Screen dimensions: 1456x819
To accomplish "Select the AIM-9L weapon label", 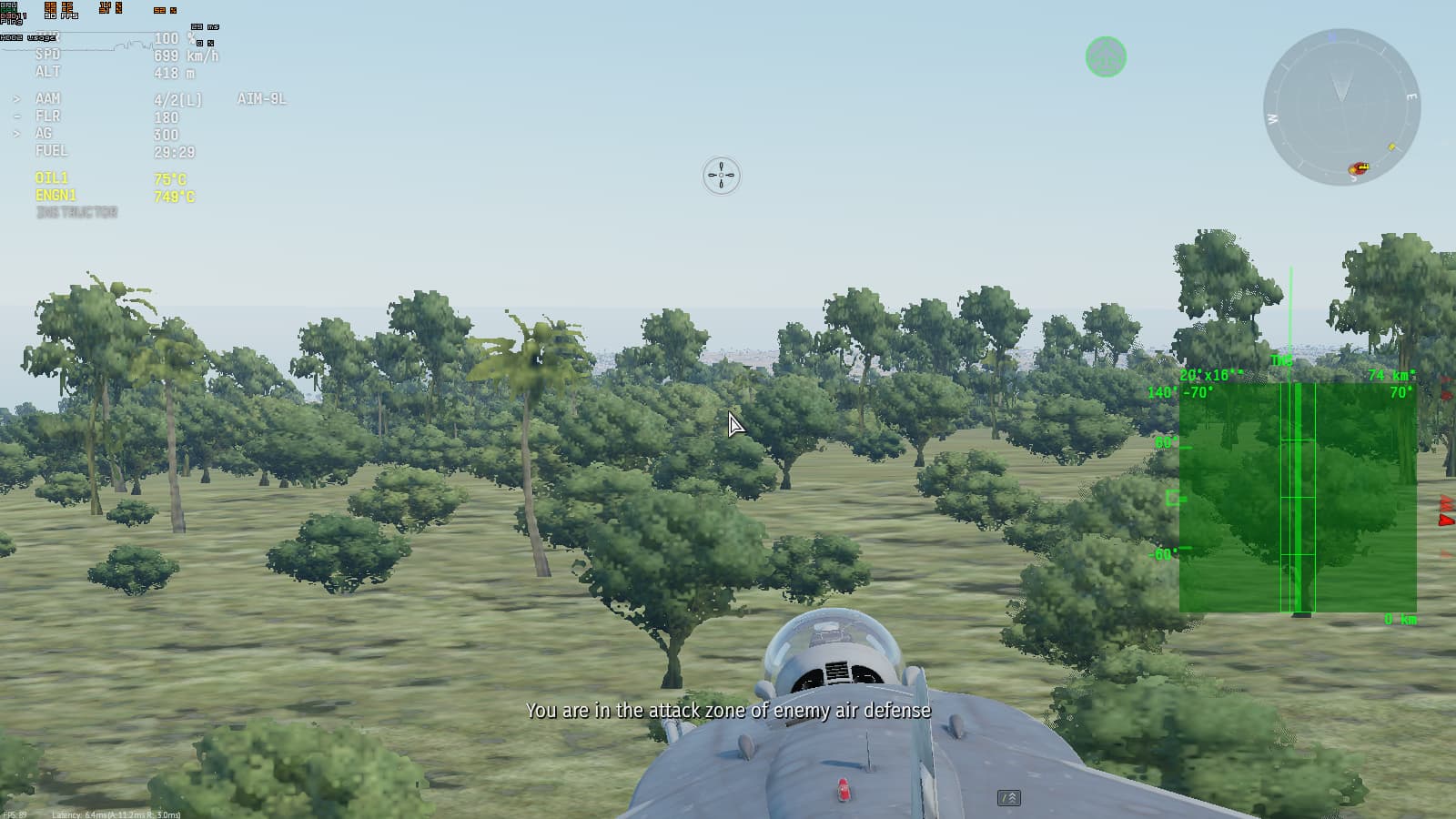I will (262, 98).
